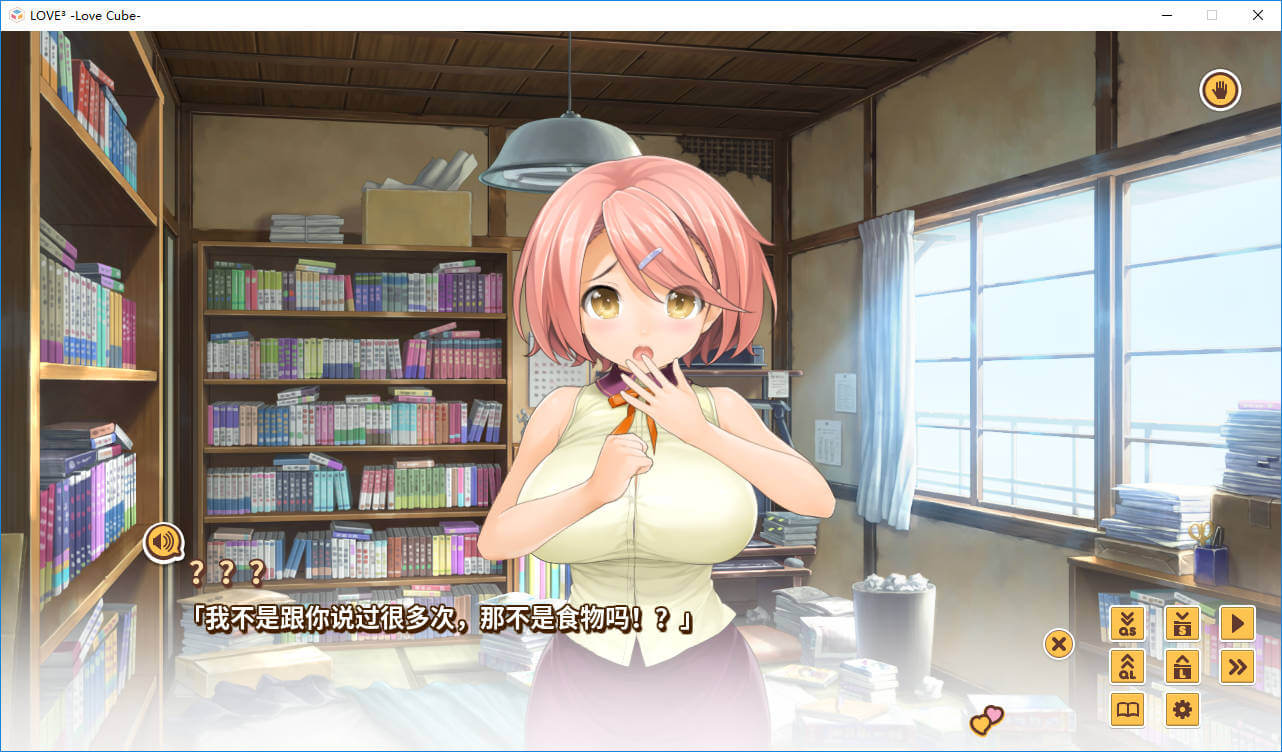Viewport: 1282px width, 752px height.
Task: Minimize the game window
Action: pyautogui.click(x=1167, y=15)
